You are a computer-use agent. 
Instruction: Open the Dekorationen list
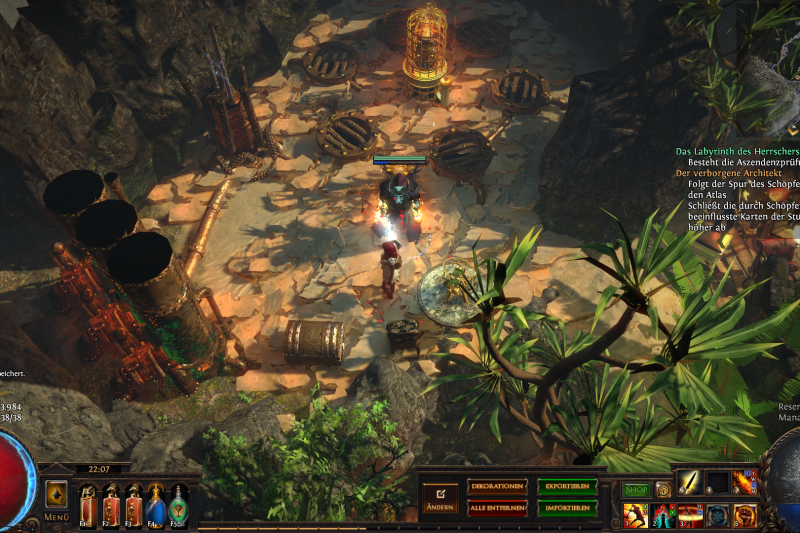(497, 487)
